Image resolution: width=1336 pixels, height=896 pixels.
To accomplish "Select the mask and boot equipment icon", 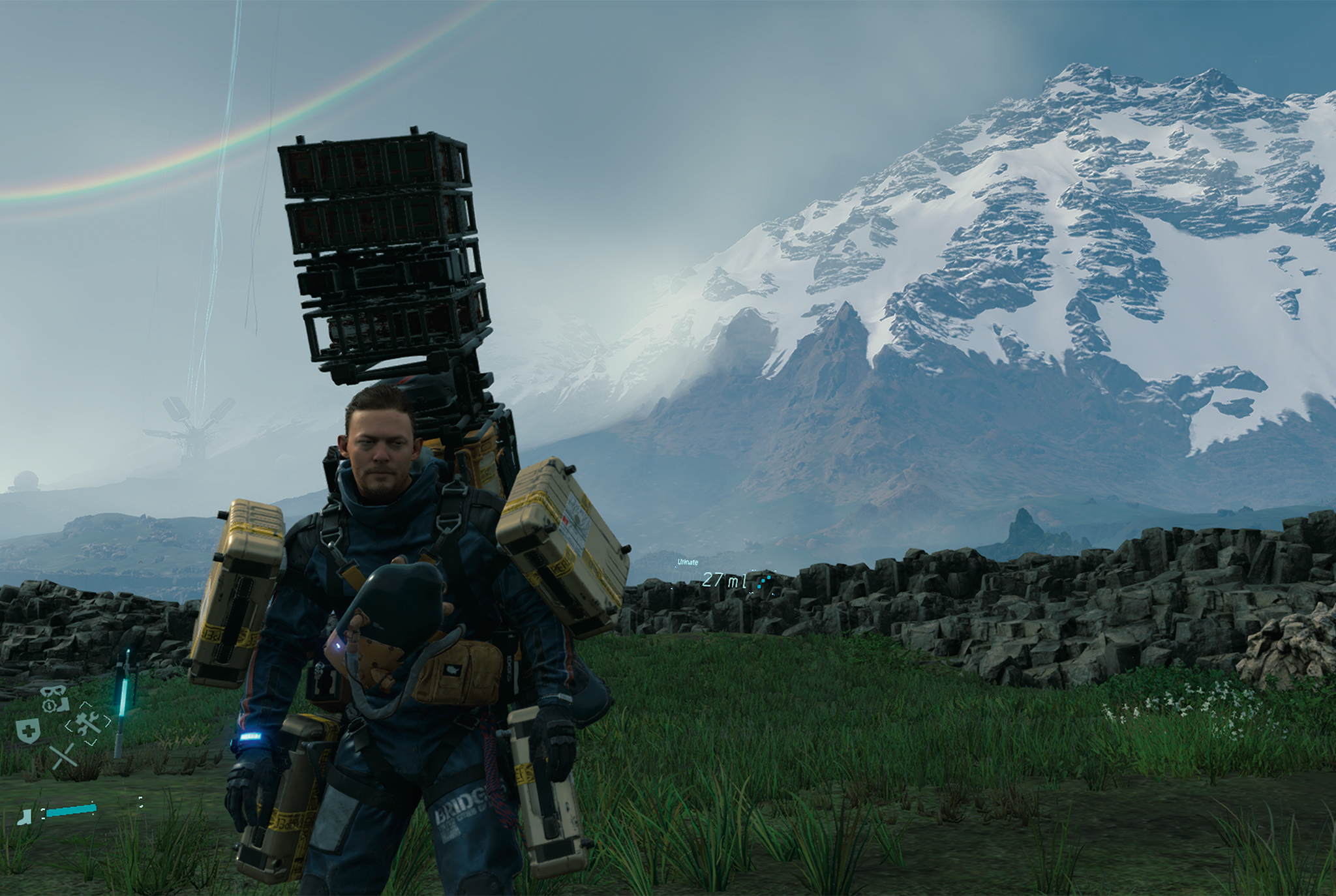I will [x=55, y=698].
